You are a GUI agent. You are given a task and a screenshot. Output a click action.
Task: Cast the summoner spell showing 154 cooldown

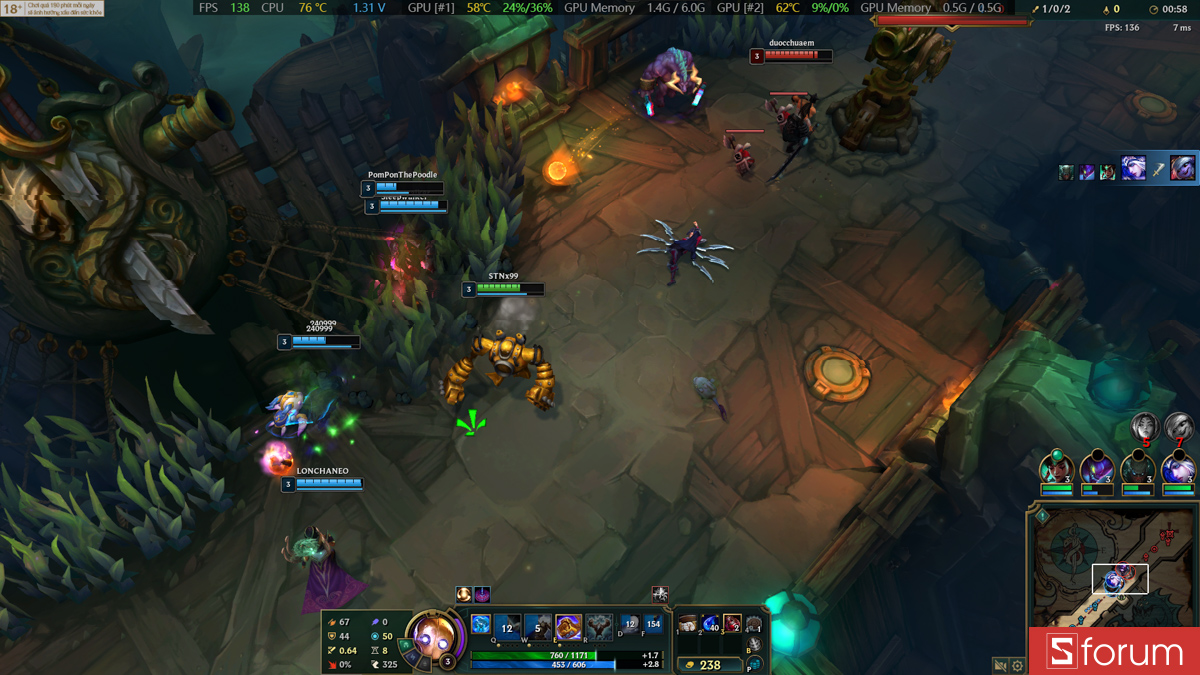[654, 625]
